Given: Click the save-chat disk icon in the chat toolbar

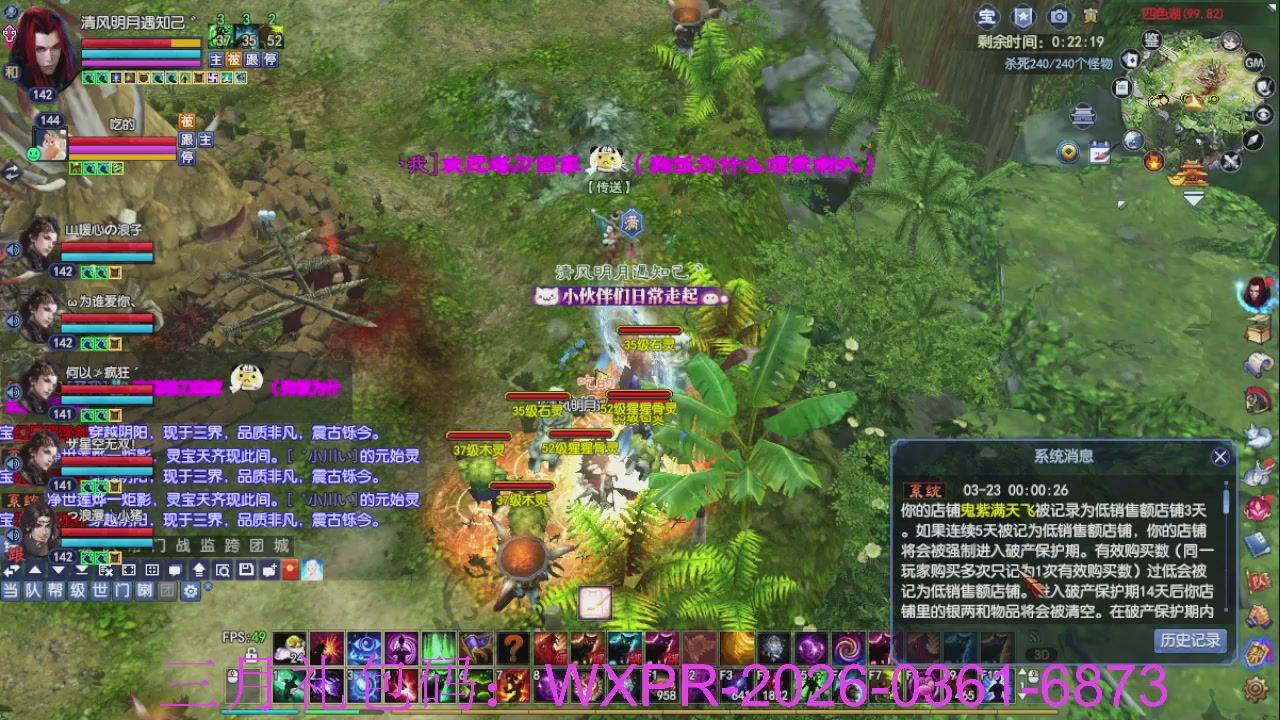Looking at the screenshot, I should [246, 569].
